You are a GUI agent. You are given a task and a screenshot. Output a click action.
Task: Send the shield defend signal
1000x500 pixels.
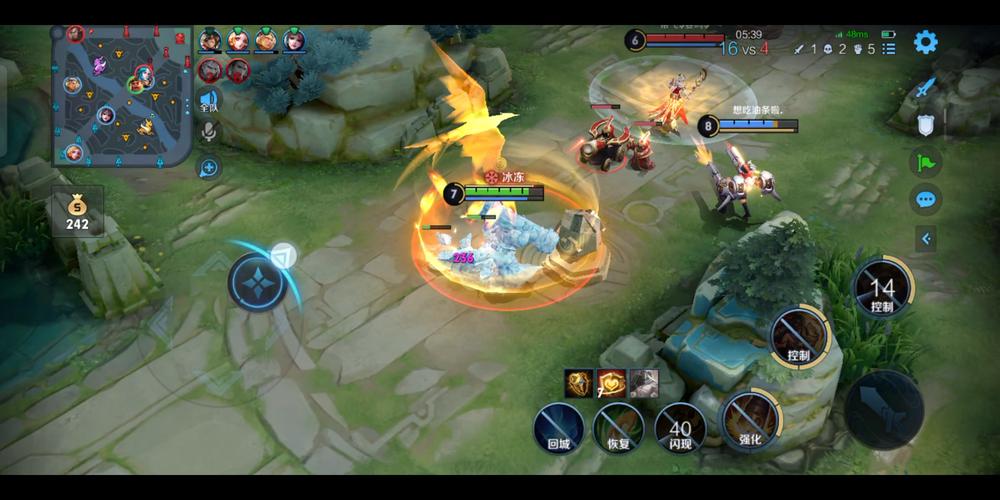tap(926, 125)
